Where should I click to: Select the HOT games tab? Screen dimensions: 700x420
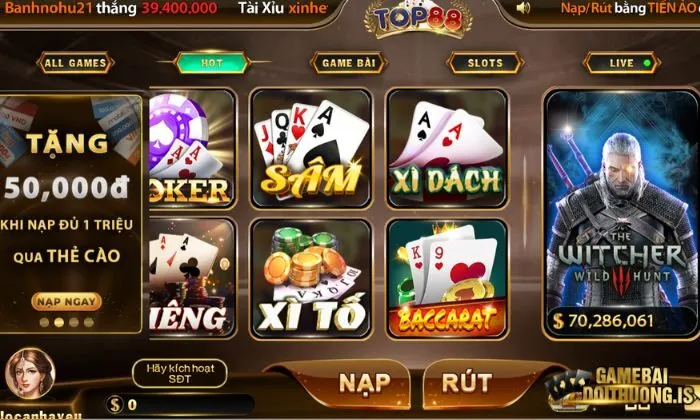(212, 63)
